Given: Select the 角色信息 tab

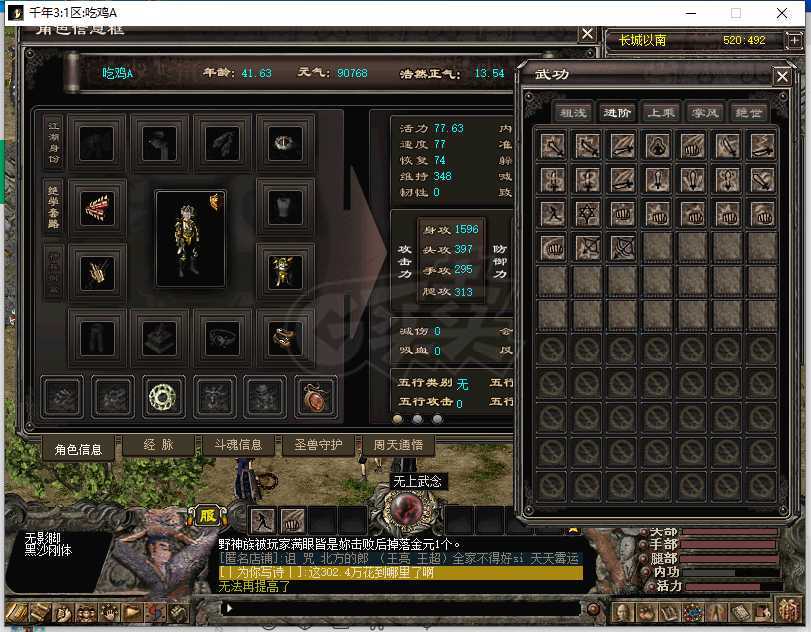Looking at the screenshot, I should click(77, 449).
